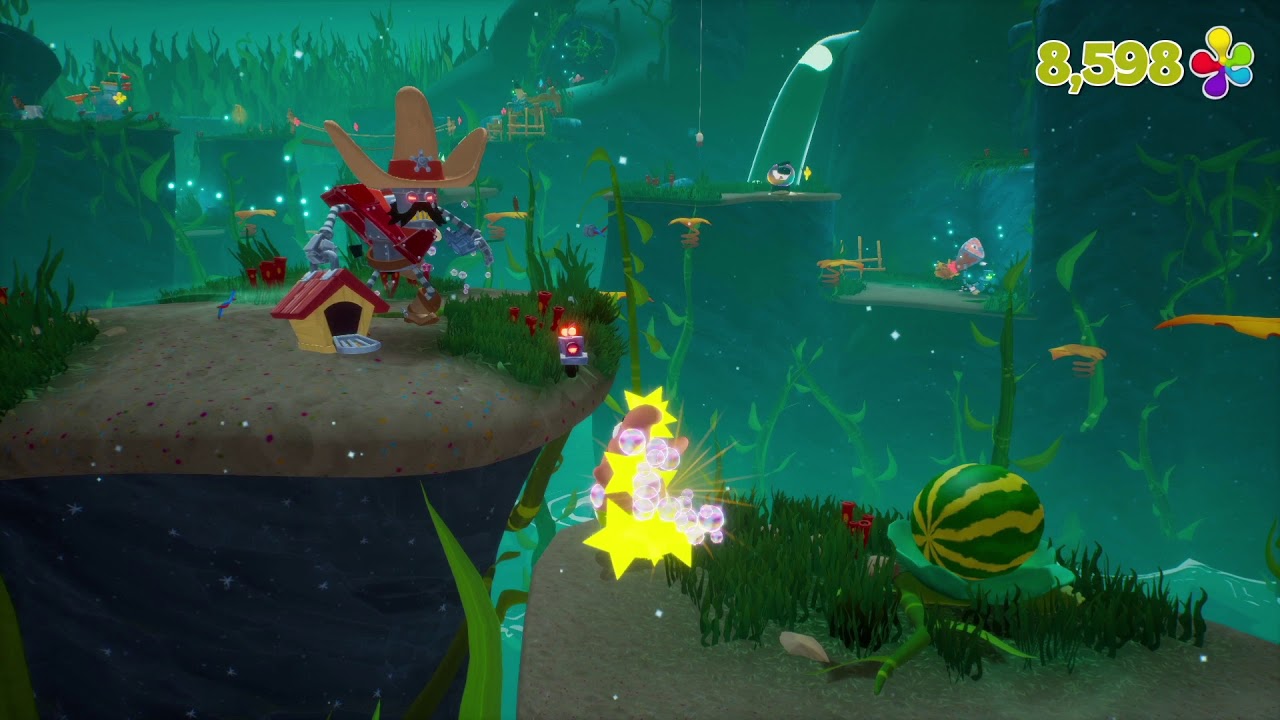Select the pink mushroom creature on the right
Image resolution: width=1280 pixels, height=720 pixels.
point(968,252)
